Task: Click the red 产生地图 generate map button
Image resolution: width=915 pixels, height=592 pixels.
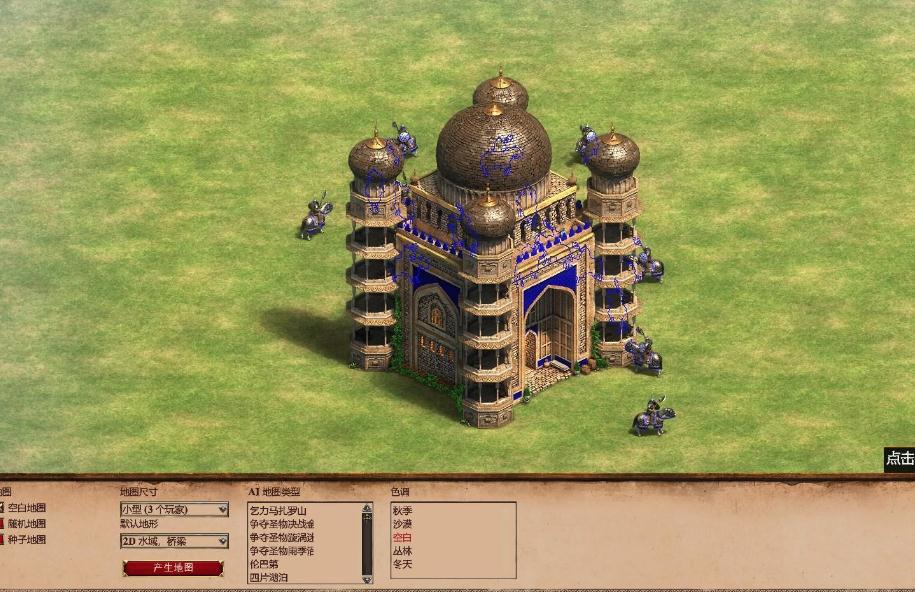Action: pos(173,568)
